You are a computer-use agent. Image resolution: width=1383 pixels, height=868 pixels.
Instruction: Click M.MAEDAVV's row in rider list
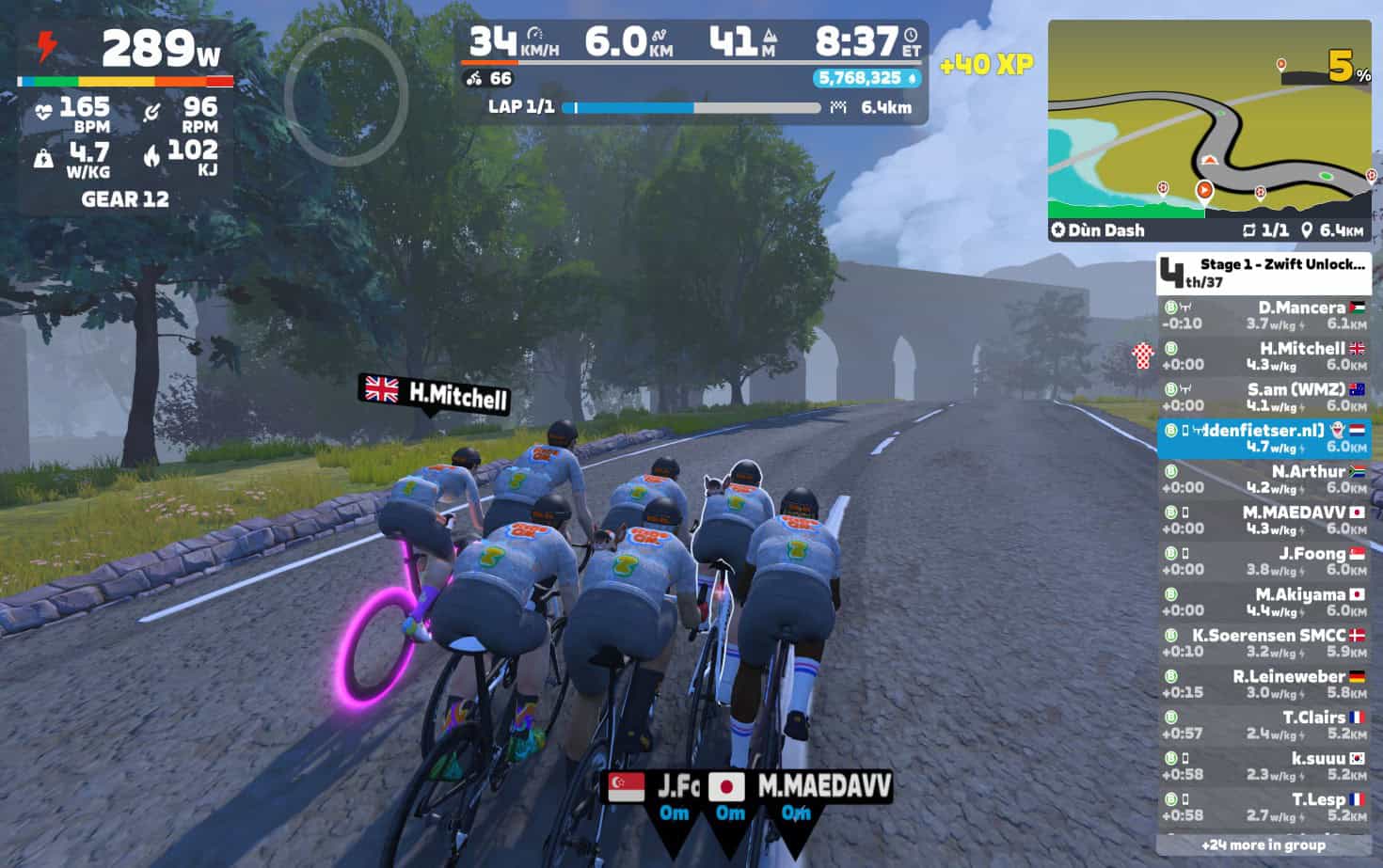pyautogui.click(x=1263, y=520)
